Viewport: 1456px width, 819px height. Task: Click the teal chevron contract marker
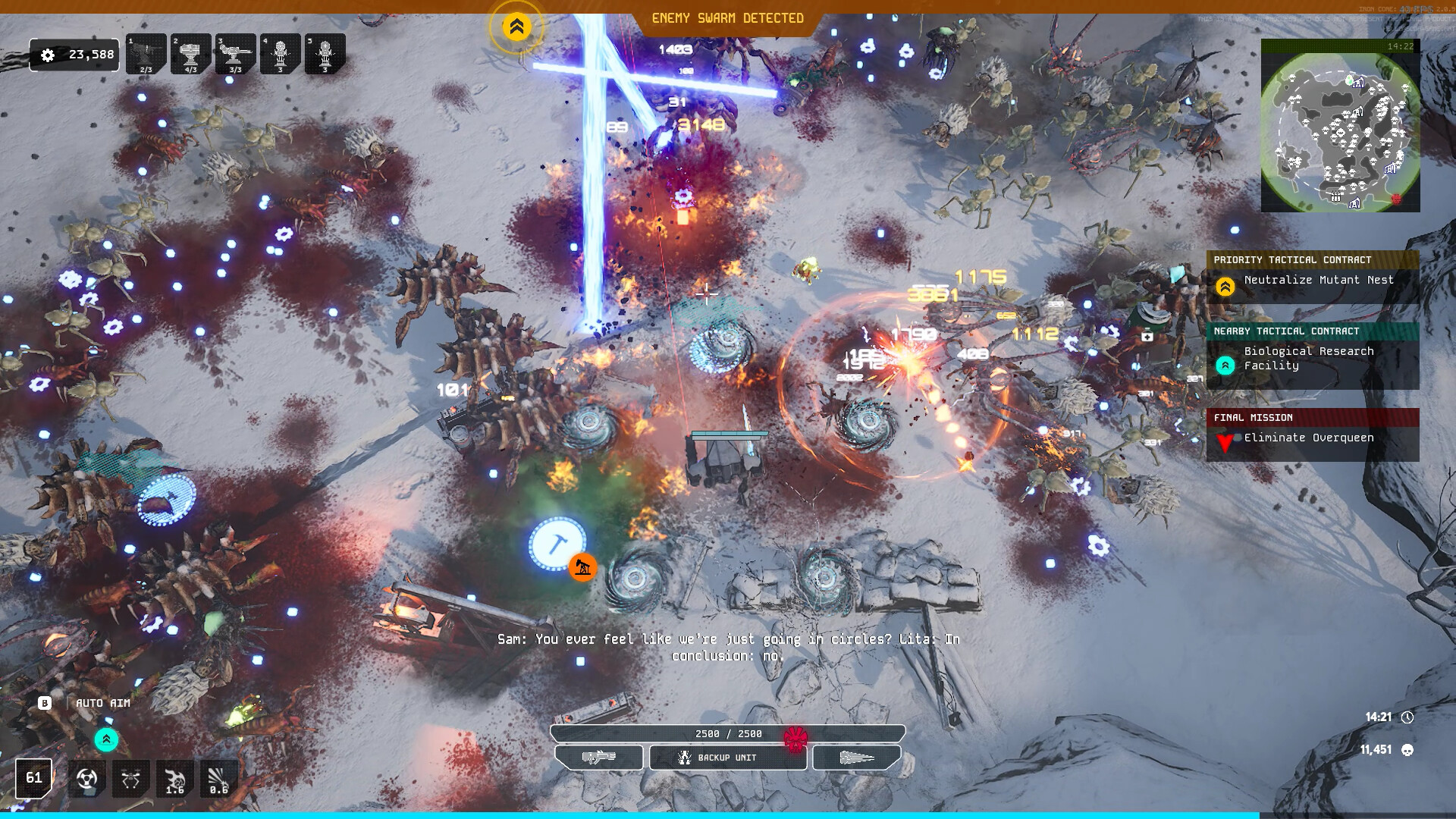(106, 739)
